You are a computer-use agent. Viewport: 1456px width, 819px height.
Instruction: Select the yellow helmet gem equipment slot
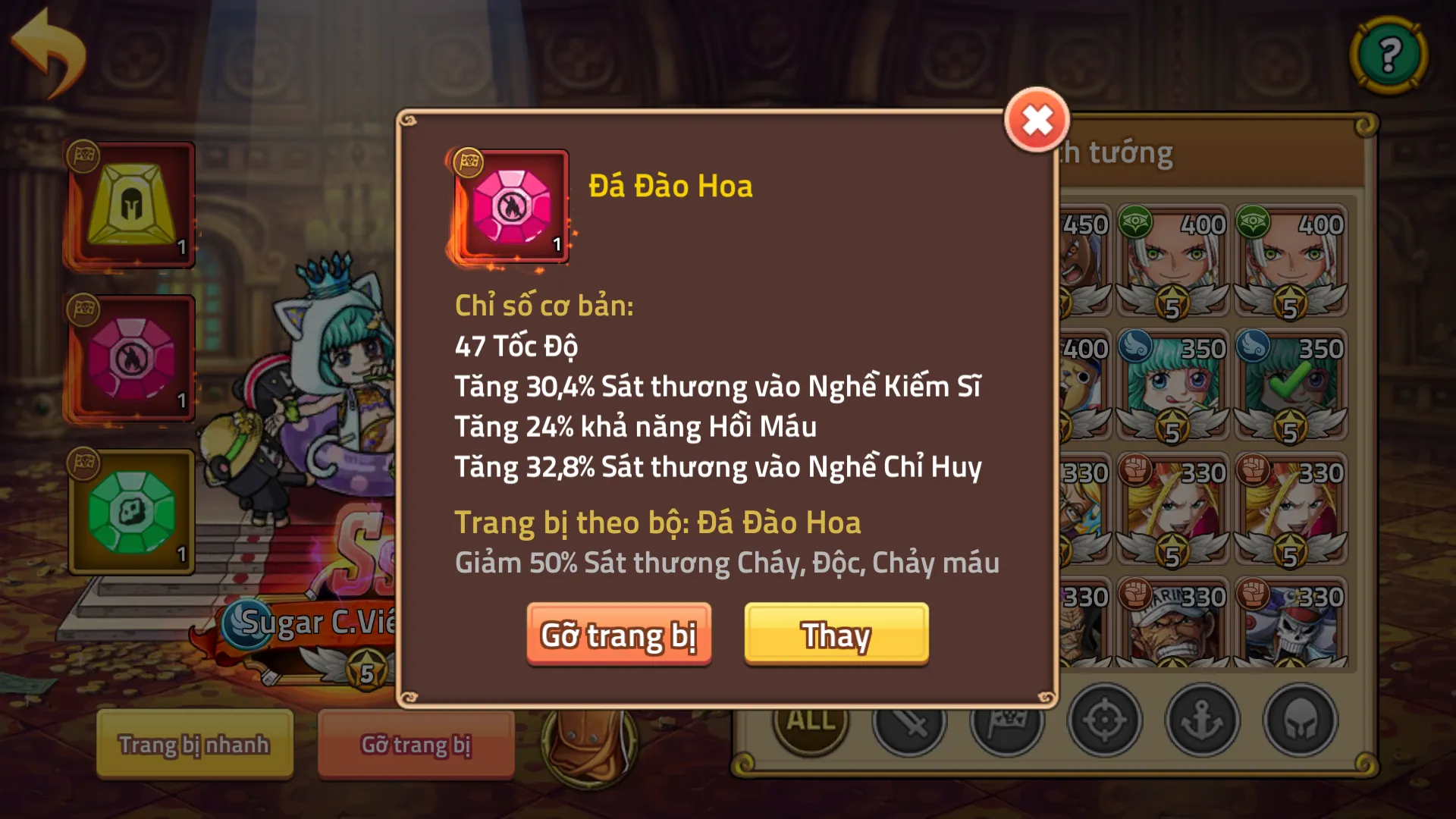[x=130, y=203]
